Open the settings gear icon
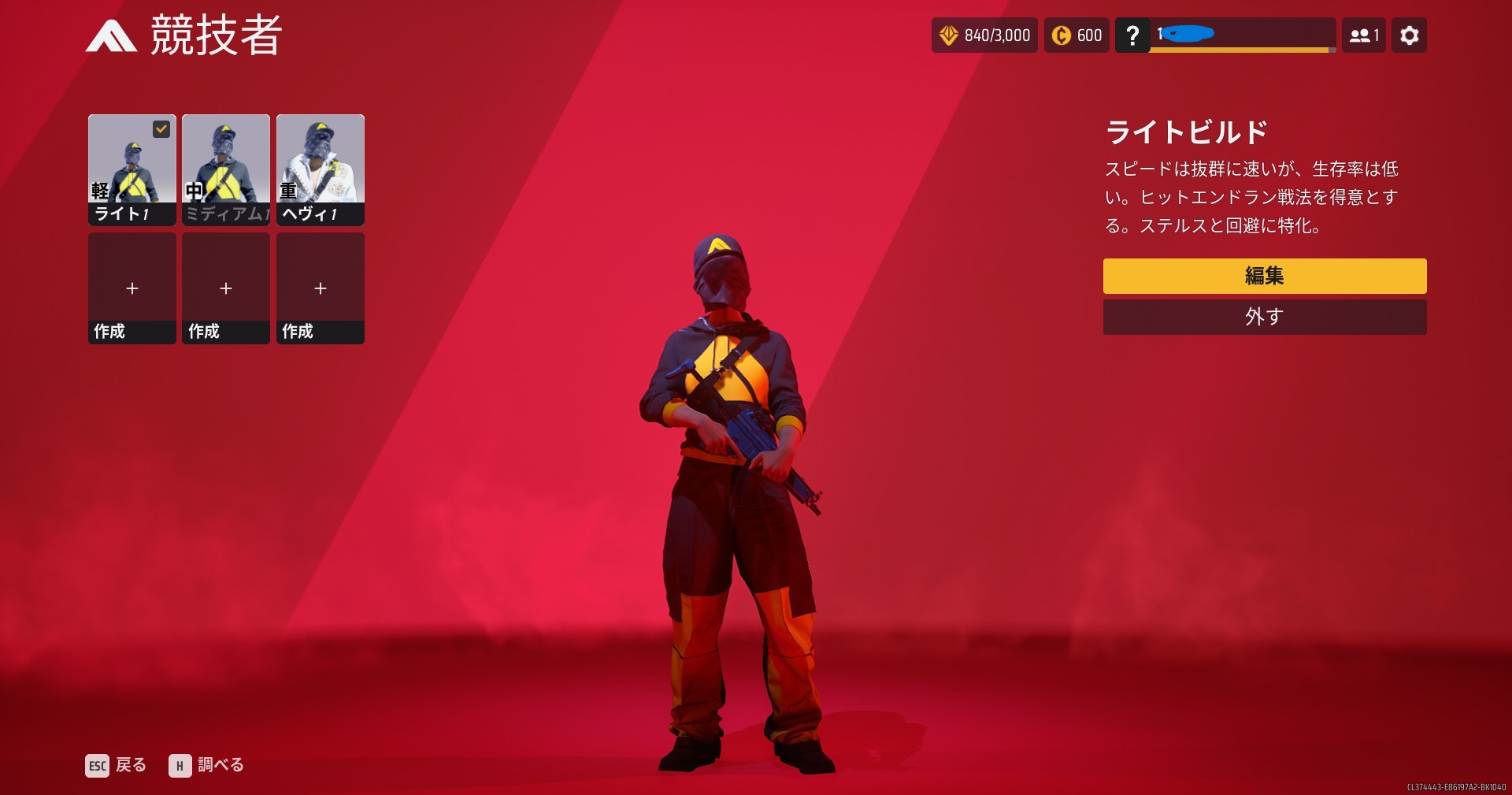 tap(1409, 35)
